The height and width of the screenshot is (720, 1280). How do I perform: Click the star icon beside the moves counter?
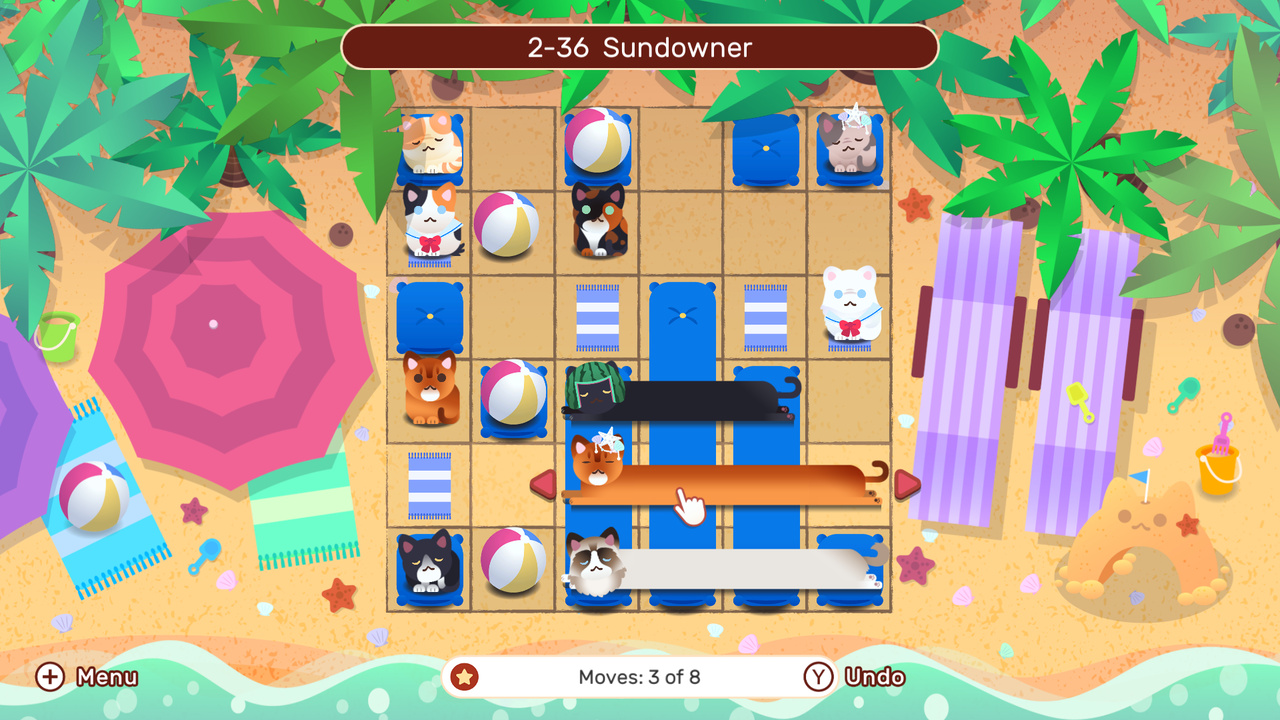coord(462,677)
